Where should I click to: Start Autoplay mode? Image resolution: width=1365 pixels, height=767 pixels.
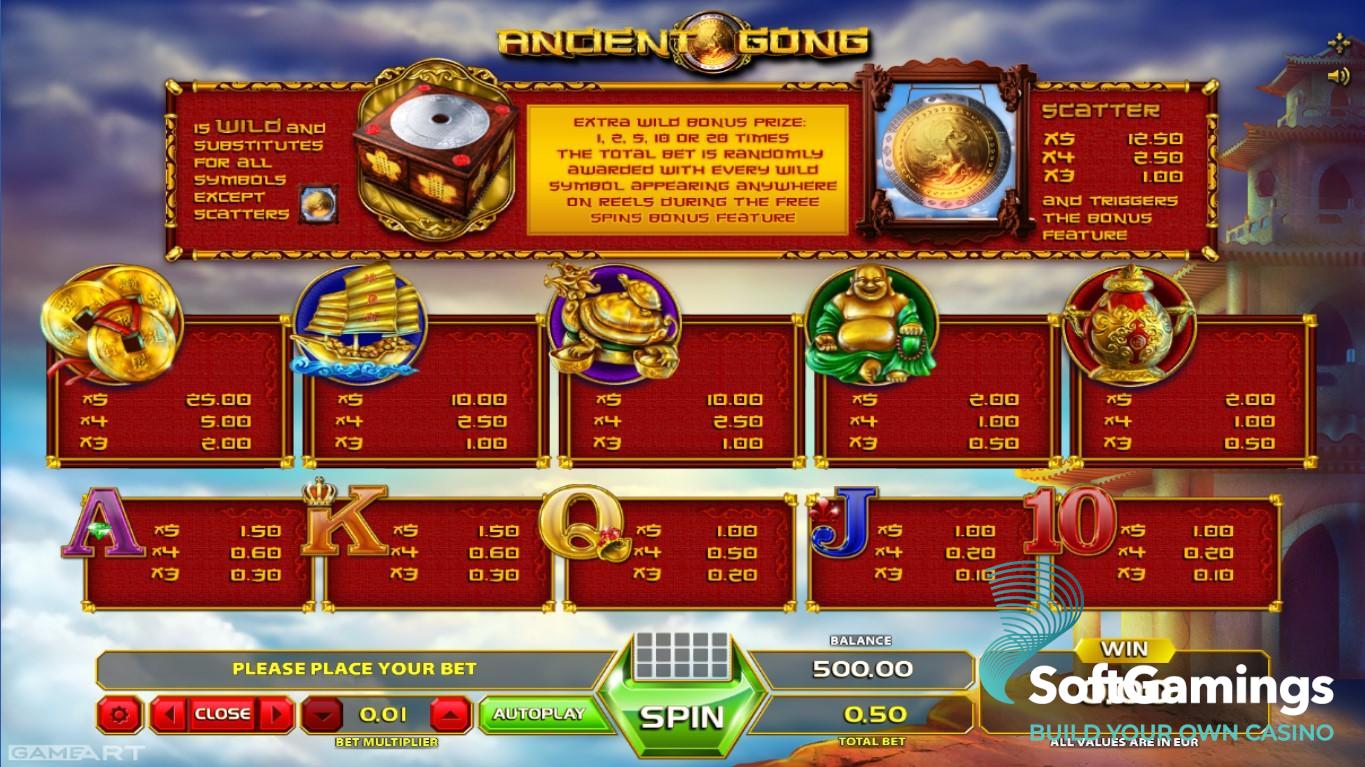[538, 714]
